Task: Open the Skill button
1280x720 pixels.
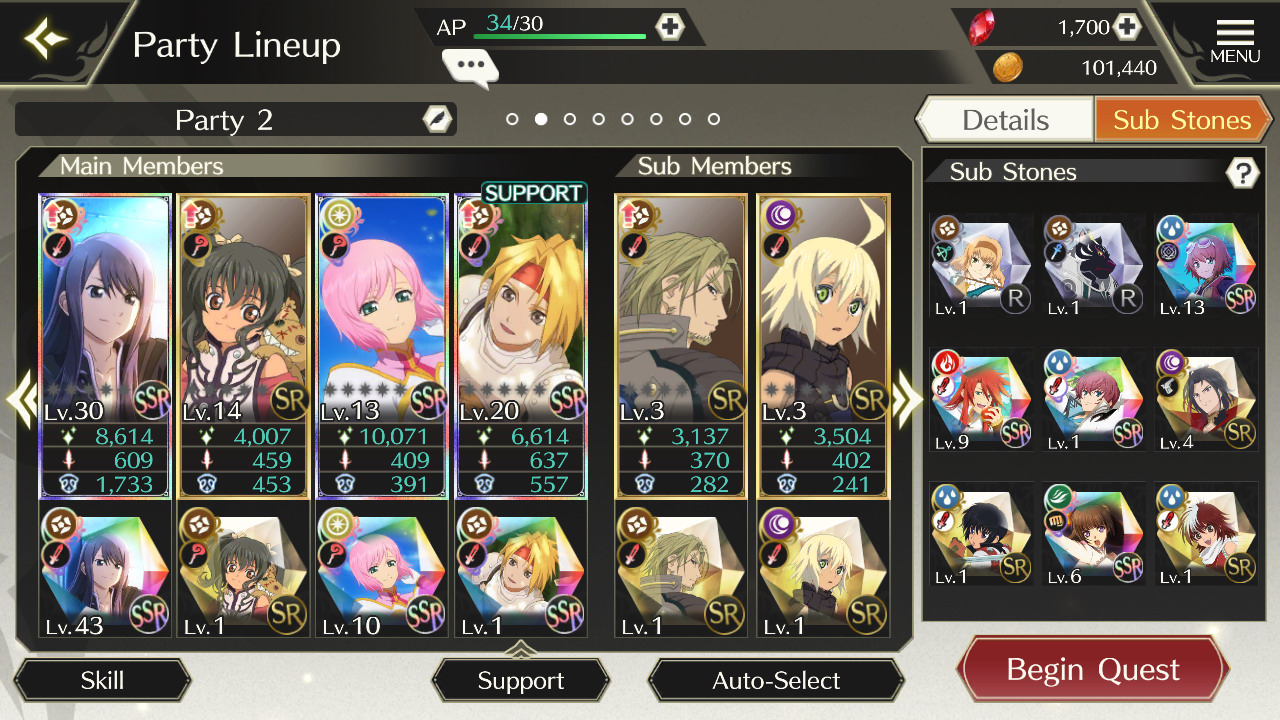Action: coord(102,681)
